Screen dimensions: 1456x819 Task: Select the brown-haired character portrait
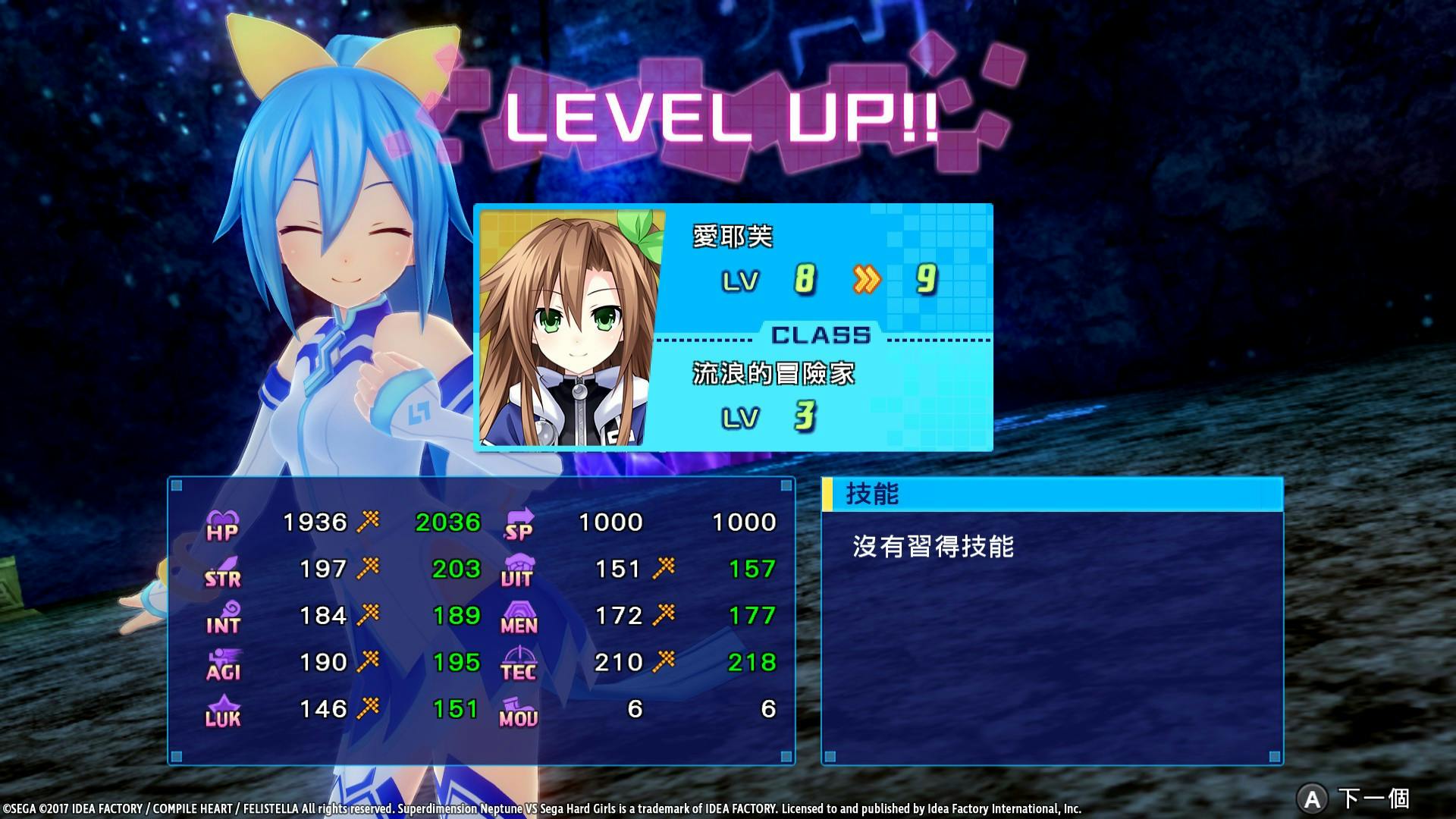tap(572, 328)
